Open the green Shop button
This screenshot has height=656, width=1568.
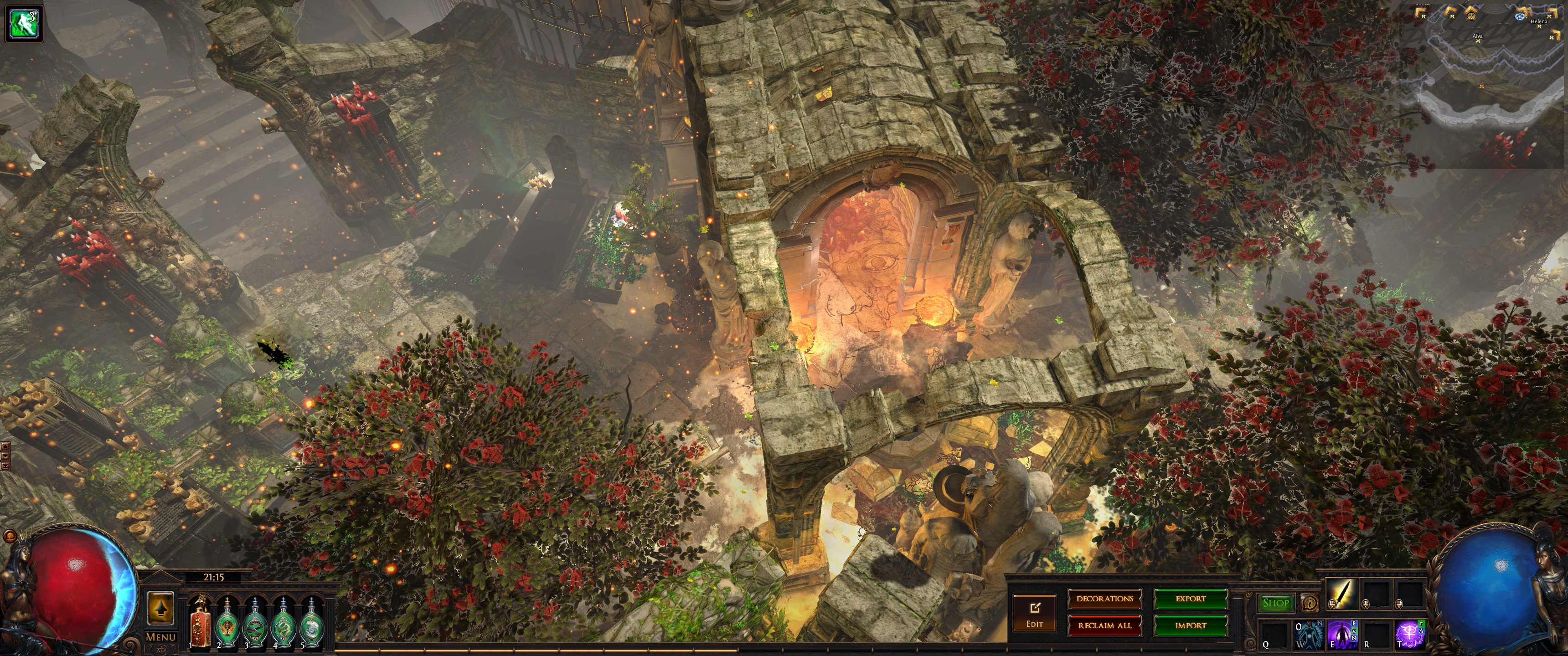tap(1275, 603)
